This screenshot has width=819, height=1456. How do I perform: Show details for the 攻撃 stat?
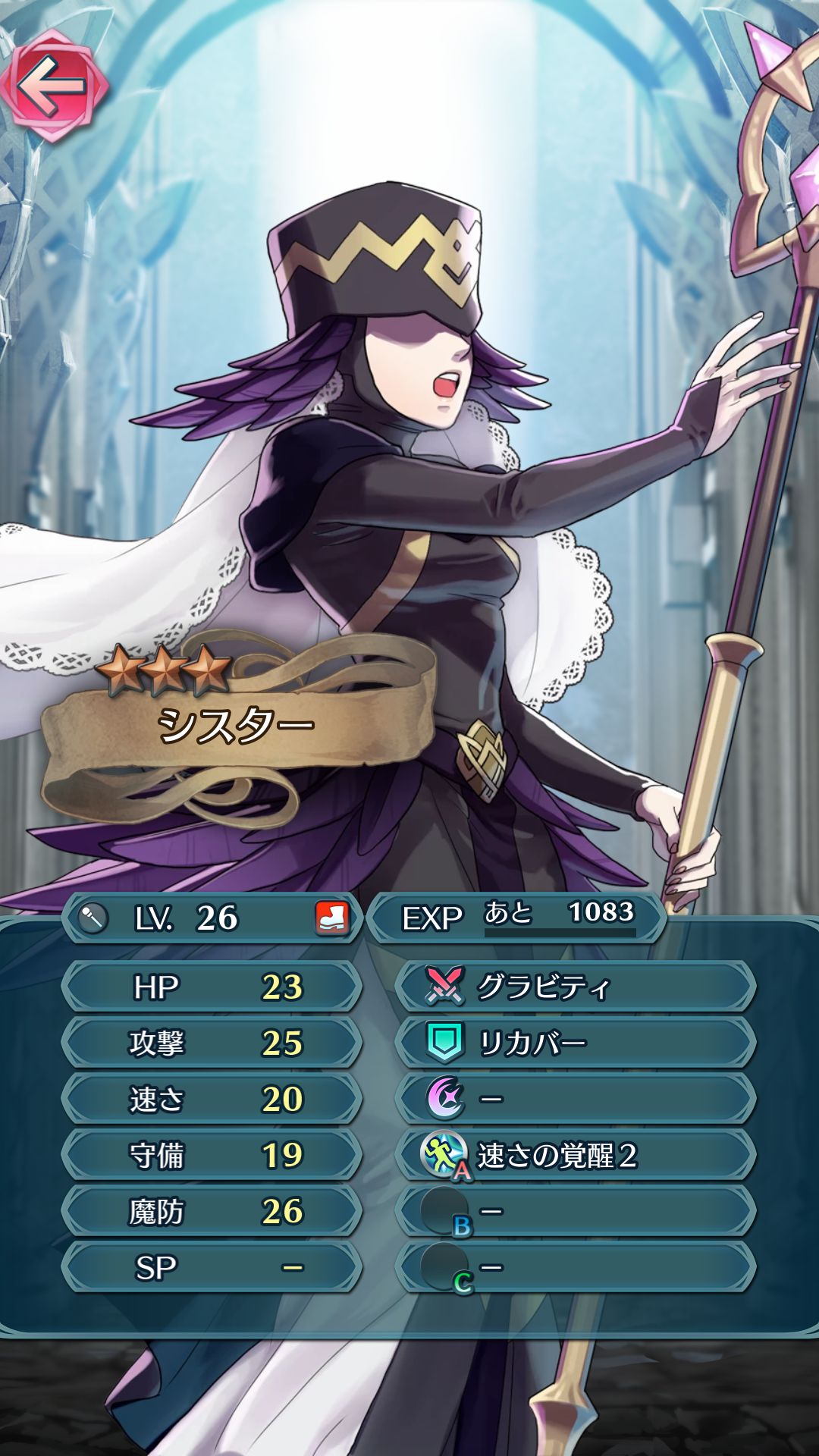coord(211,1043)
